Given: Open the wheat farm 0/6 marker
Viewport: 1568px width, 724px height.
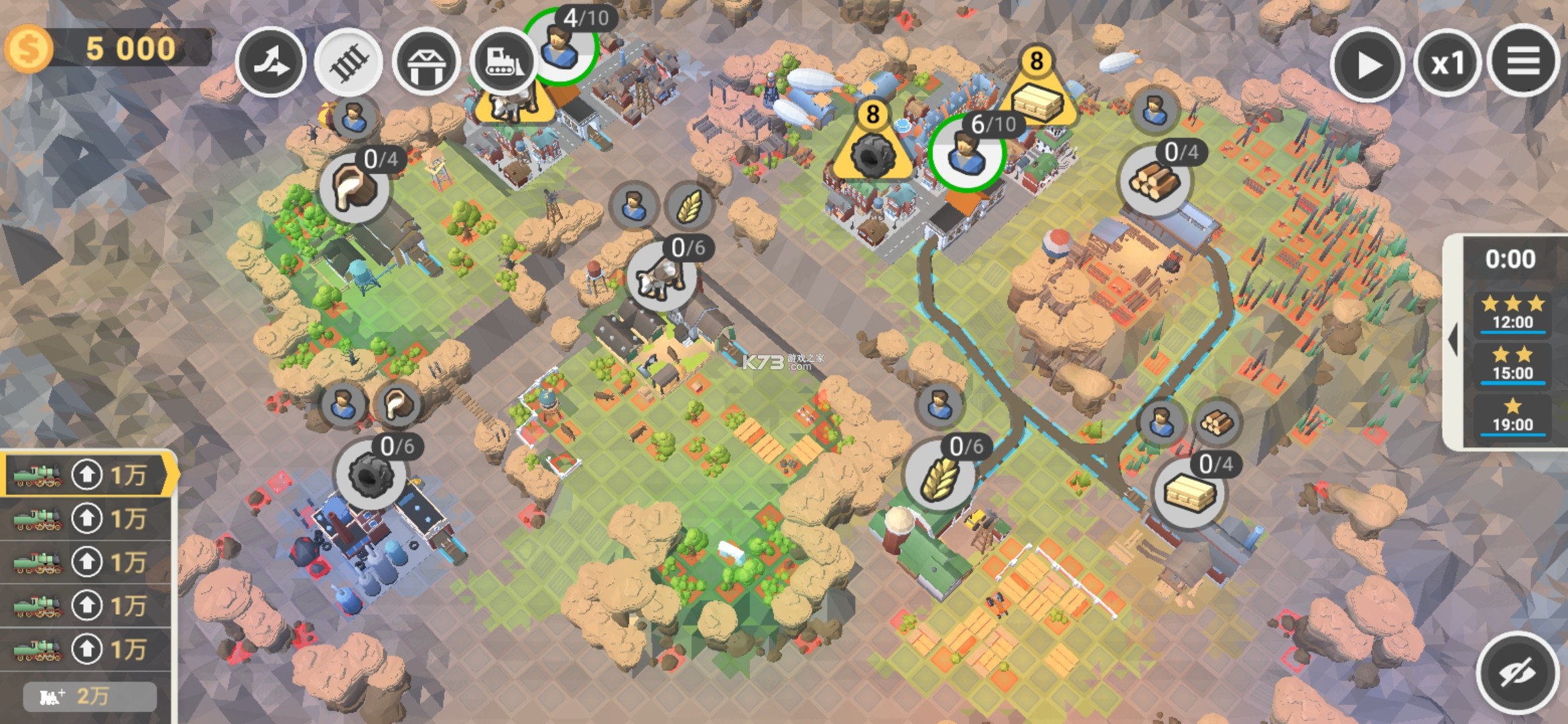Looking at the screenshot, I should pos(938,476).
